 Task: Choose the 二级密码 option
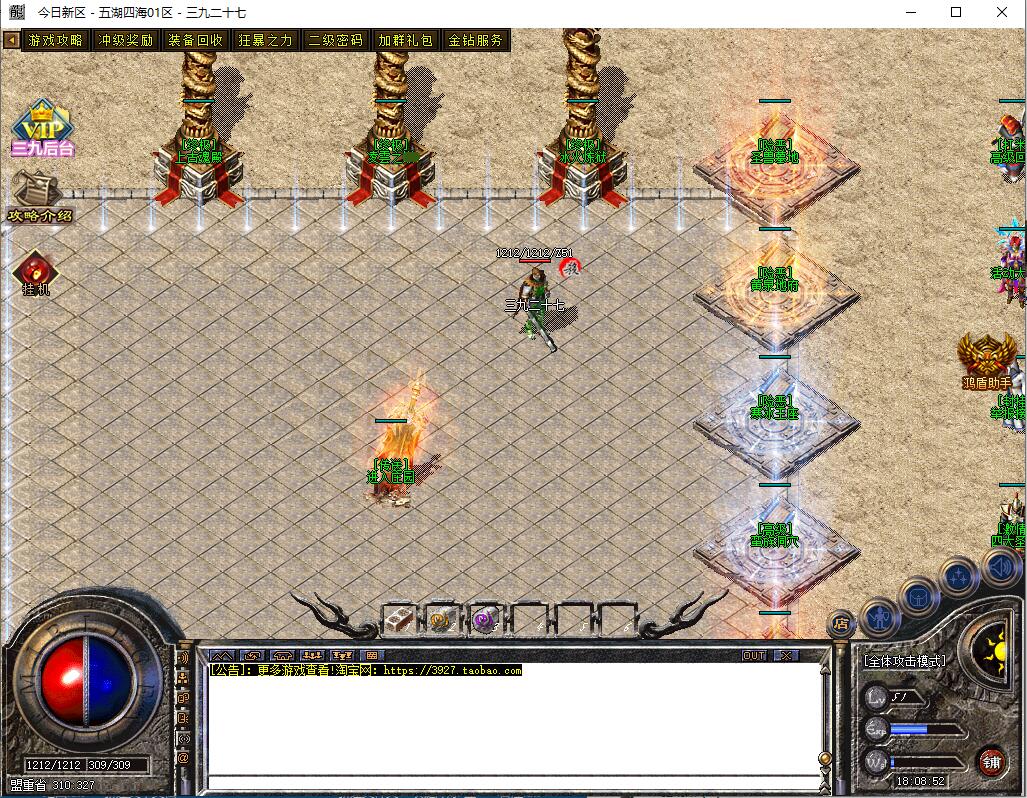click(336, 41)
